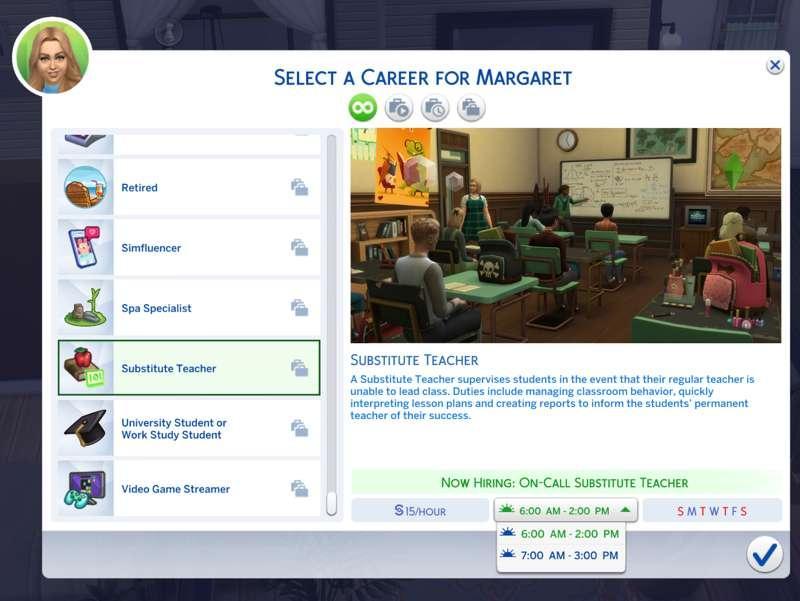Show all careers with the infinity filter
This screenshot has width=800, height=601.
362,108
